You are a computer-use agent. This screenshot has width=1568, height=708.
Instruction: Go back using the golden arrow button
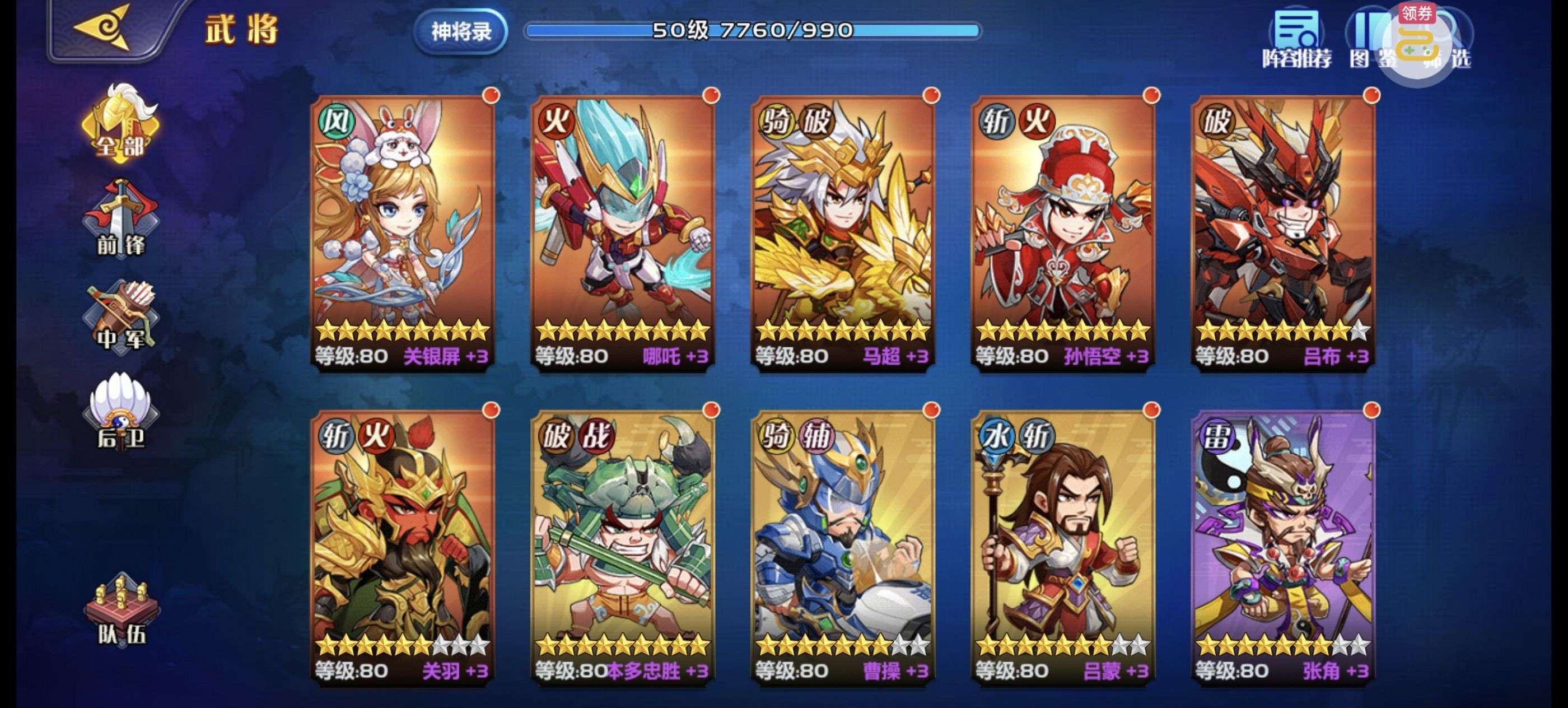102,27
